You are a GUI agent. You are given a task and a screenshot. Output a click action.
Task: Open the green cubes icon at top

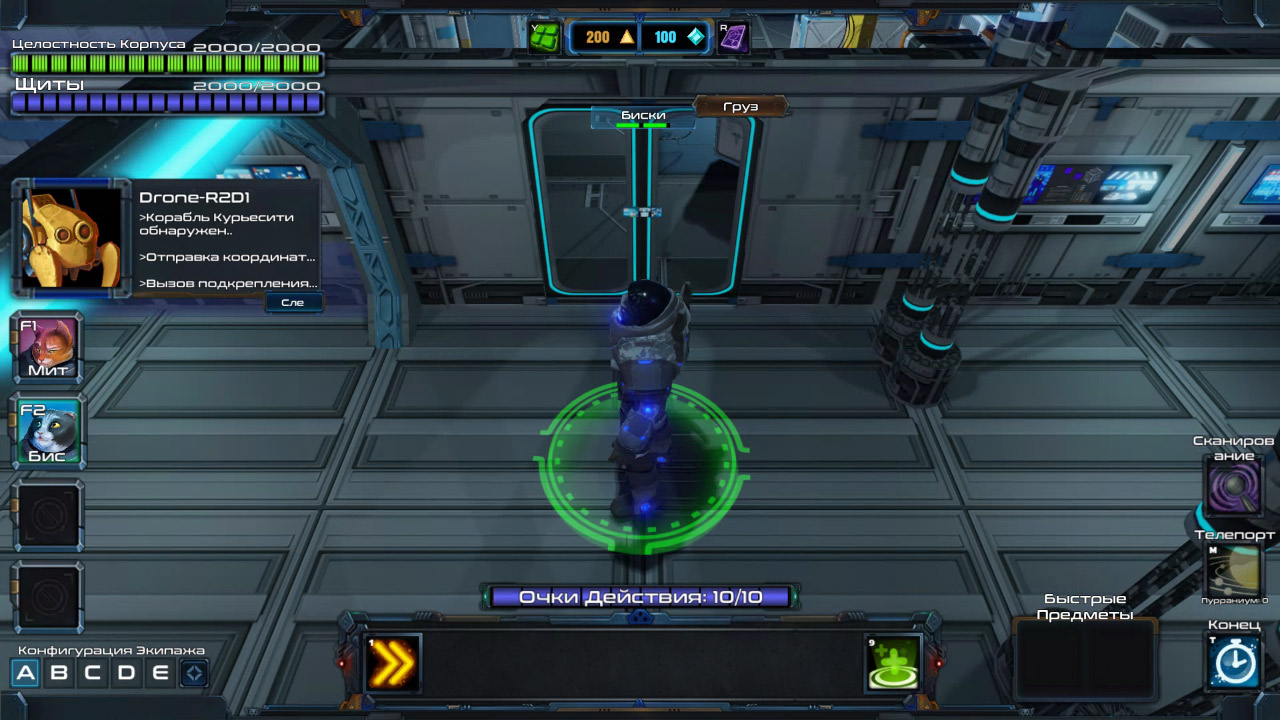tap(546, 37)
